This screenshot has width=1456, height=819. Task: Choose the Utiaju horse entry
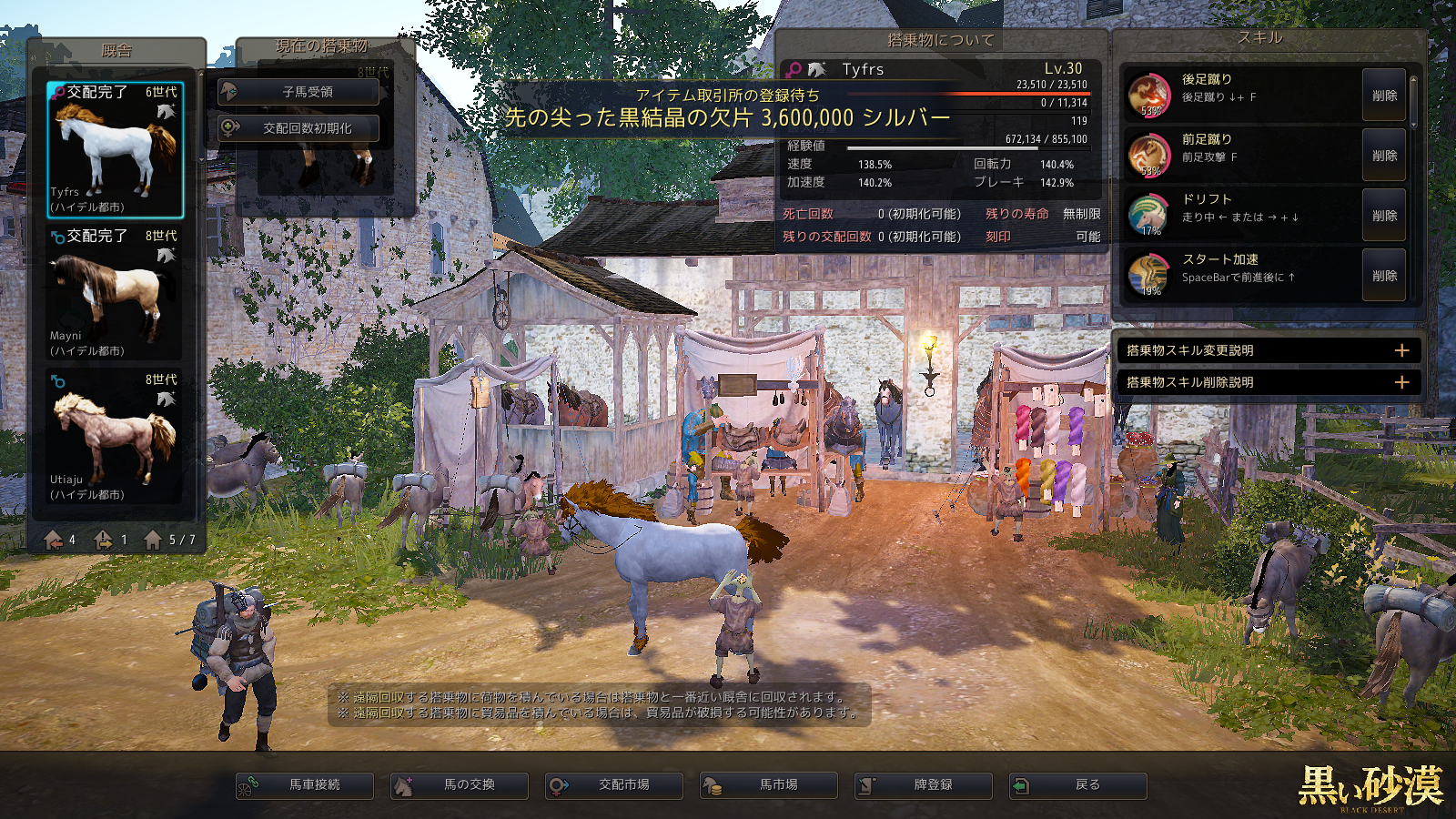(116, 437)
